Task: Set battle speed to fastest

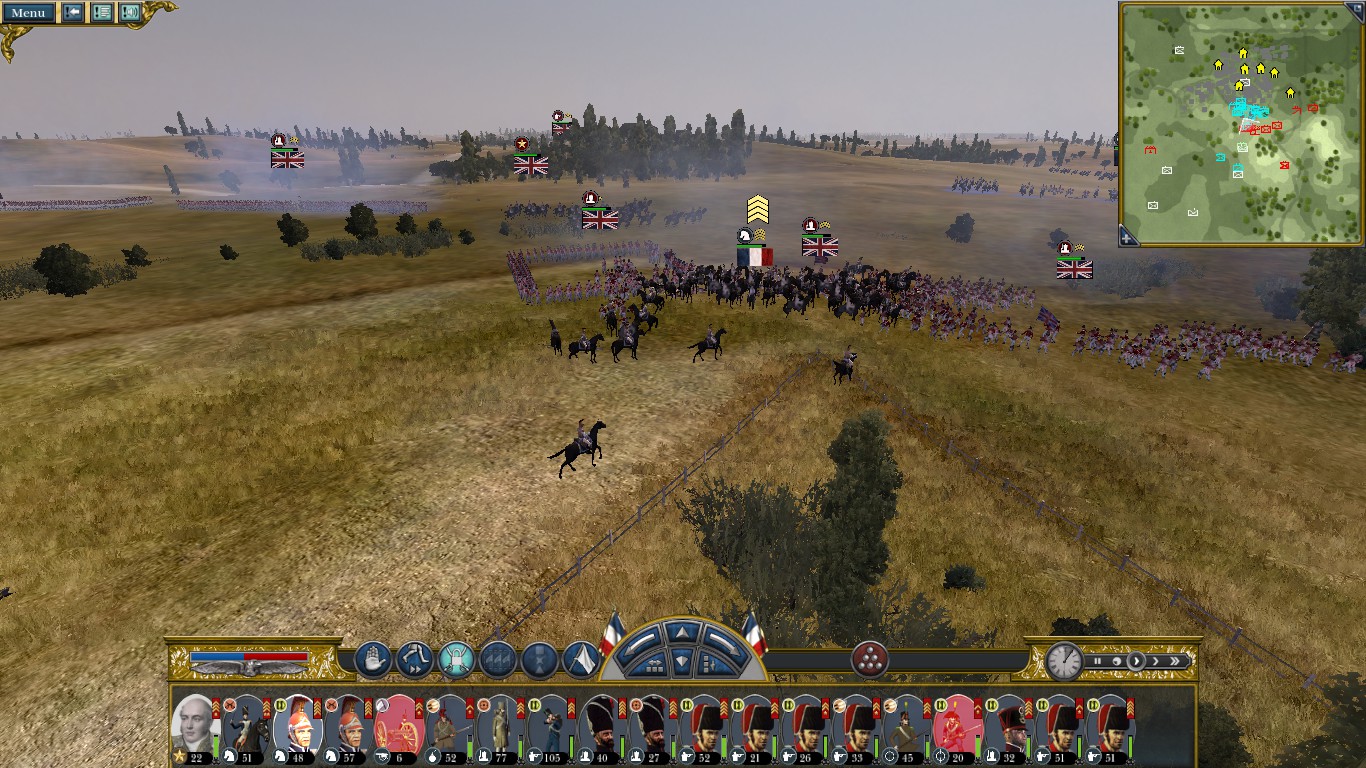Action: pos(1176,661)
